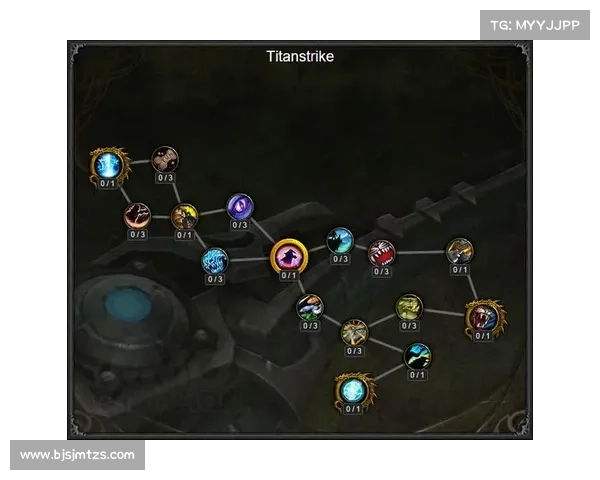
Task: Select the cyan lightning streak trait
Action: (x=417, y=355)
